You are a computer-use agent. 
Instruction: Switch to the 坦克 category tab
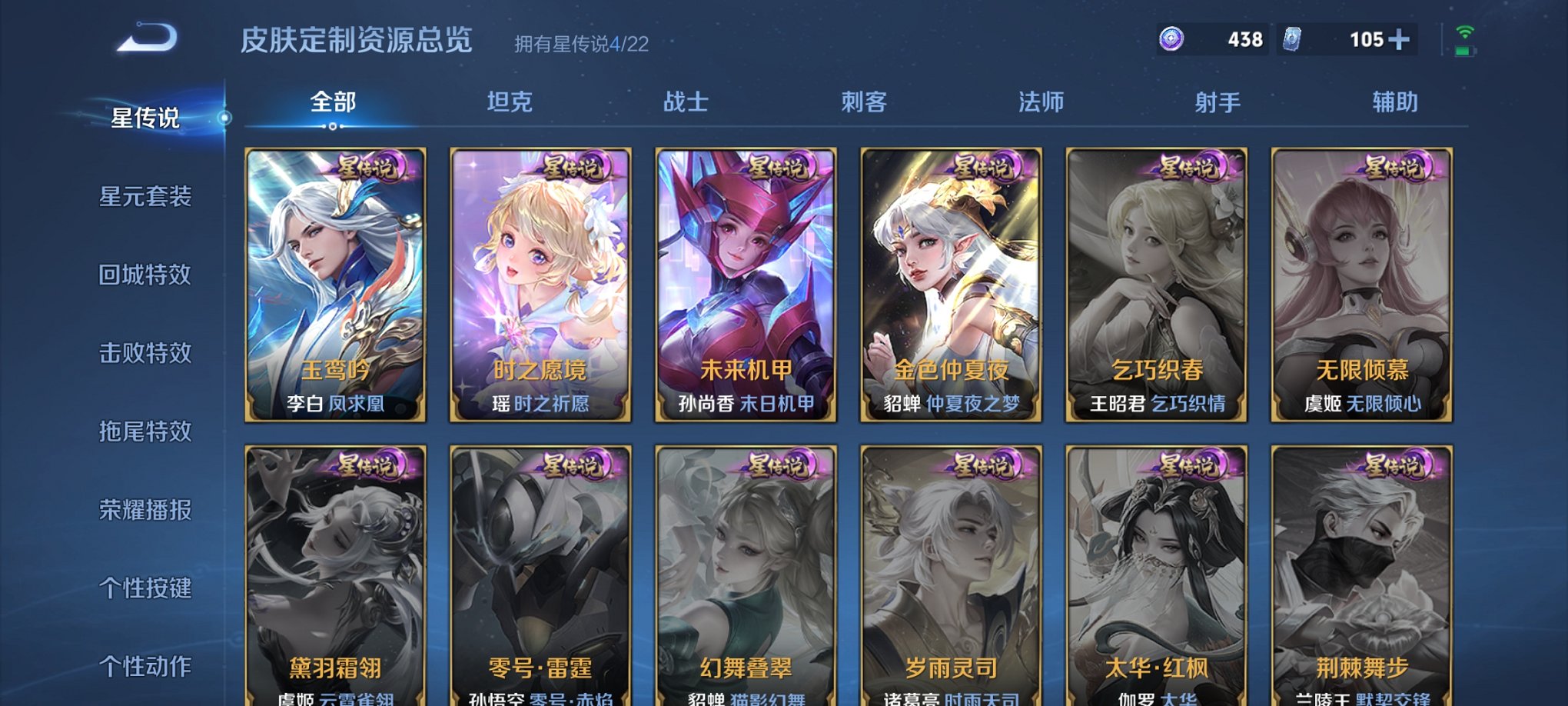point(509,102)
